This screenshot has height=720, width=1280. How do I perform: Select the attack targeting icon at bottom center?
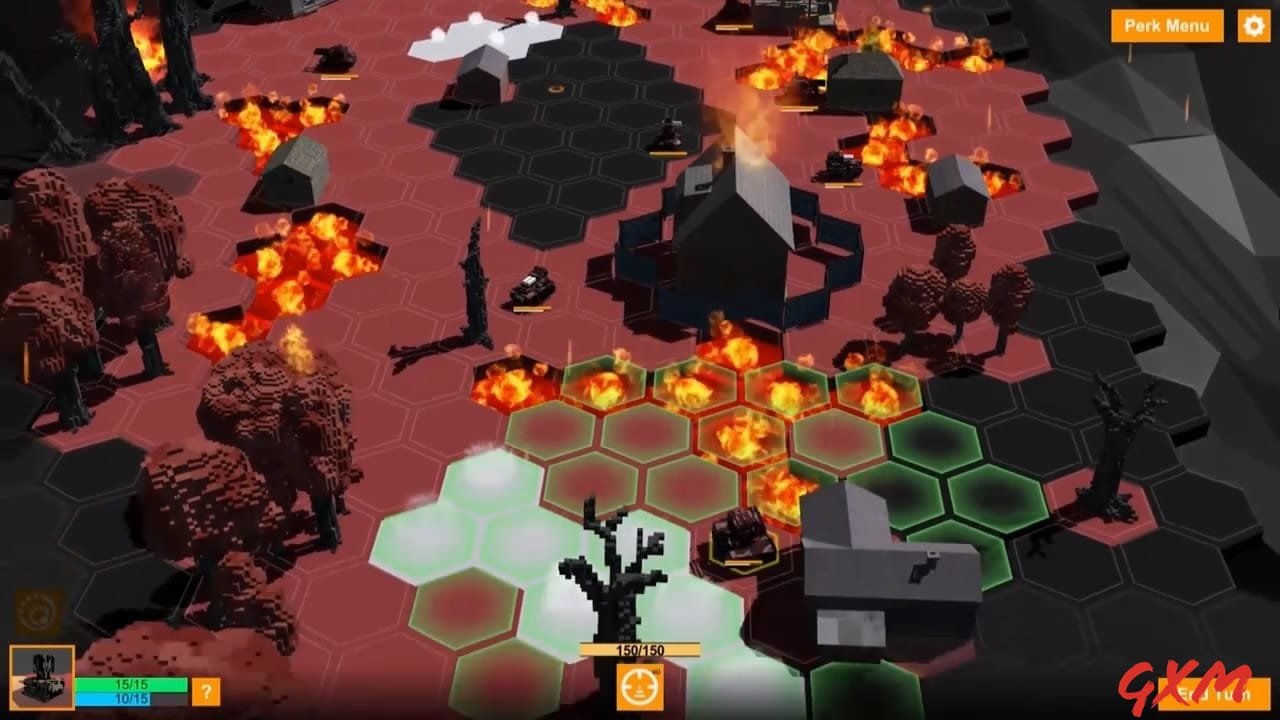[x=639, y=687]
